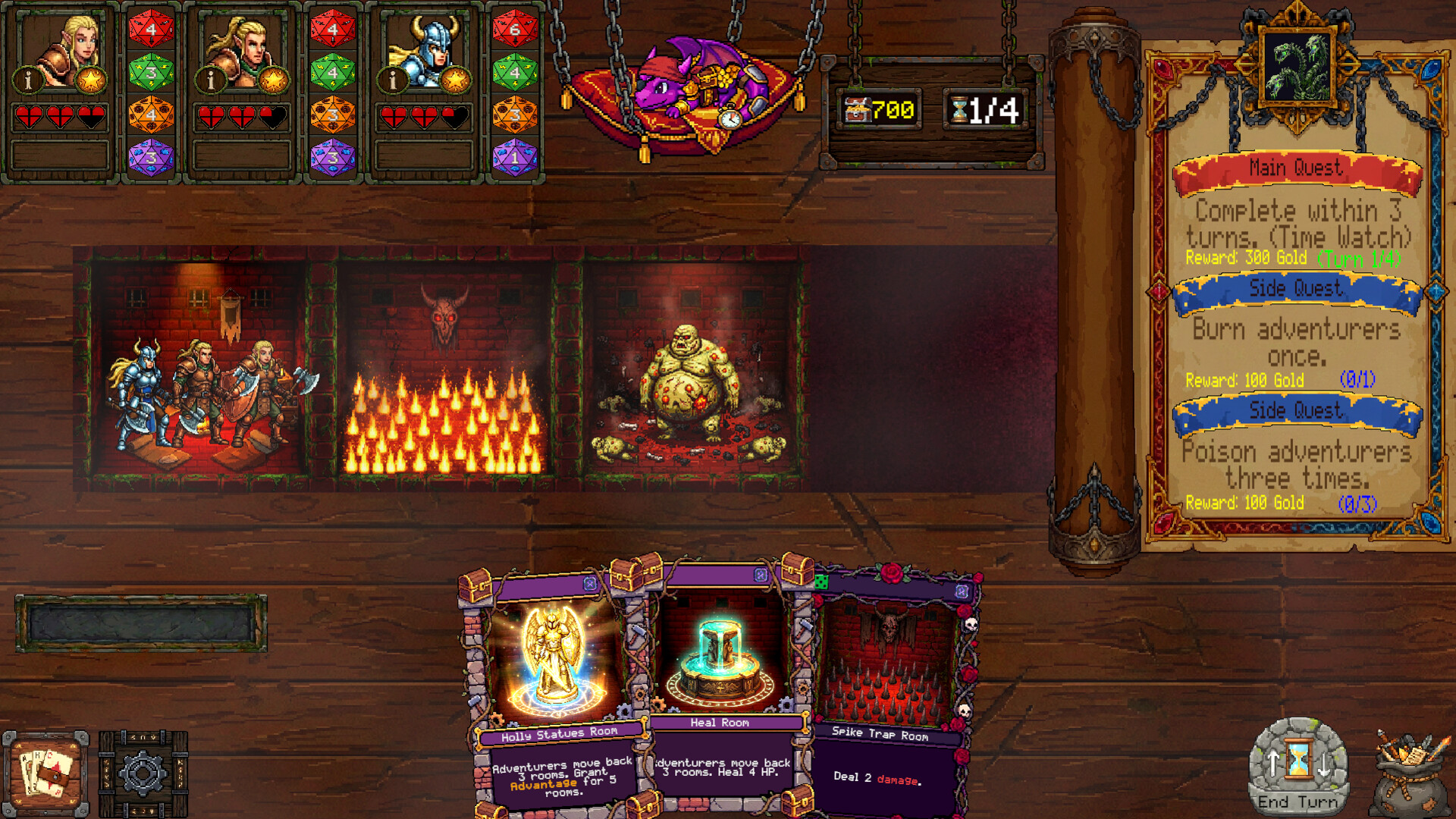Toggle info on the armored knight card
Image resolution: width=1456 pixels, height=819 pixels.
click(393, 80)
